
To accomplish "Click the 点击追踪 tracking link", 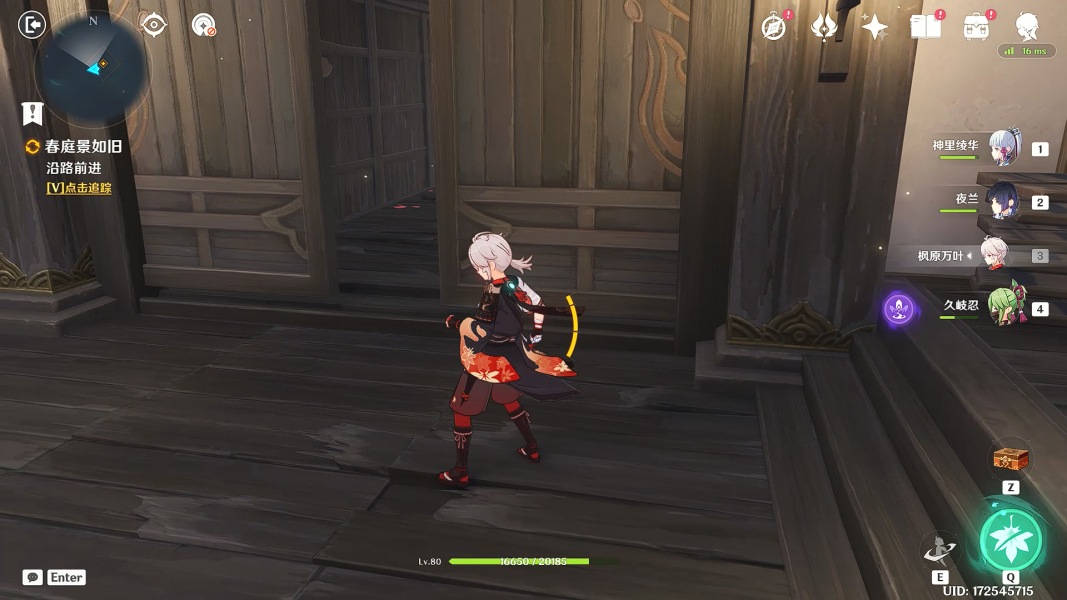I will coord(79,188).
